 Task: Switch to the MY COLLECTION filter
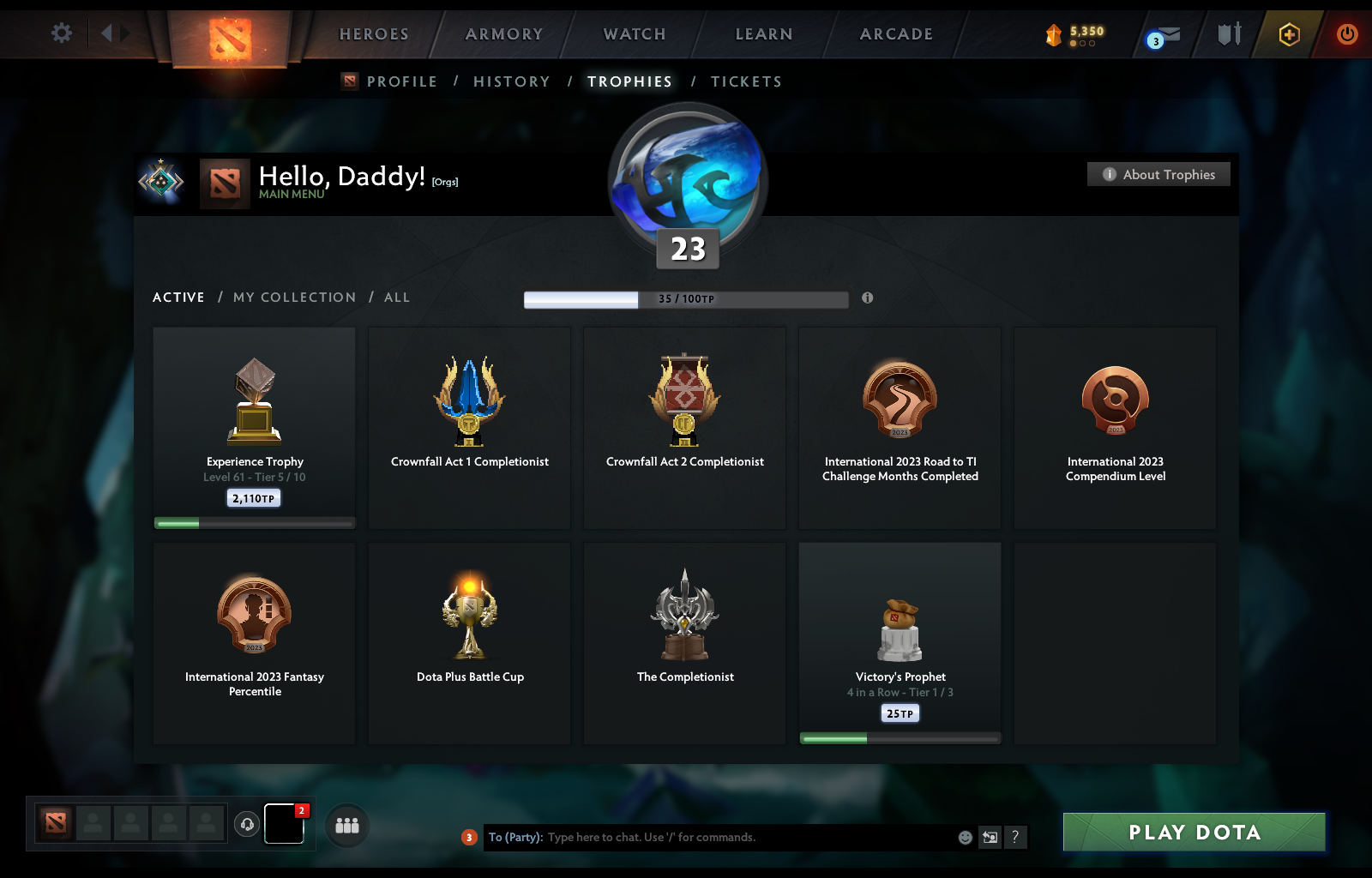[x=294, y=298]
